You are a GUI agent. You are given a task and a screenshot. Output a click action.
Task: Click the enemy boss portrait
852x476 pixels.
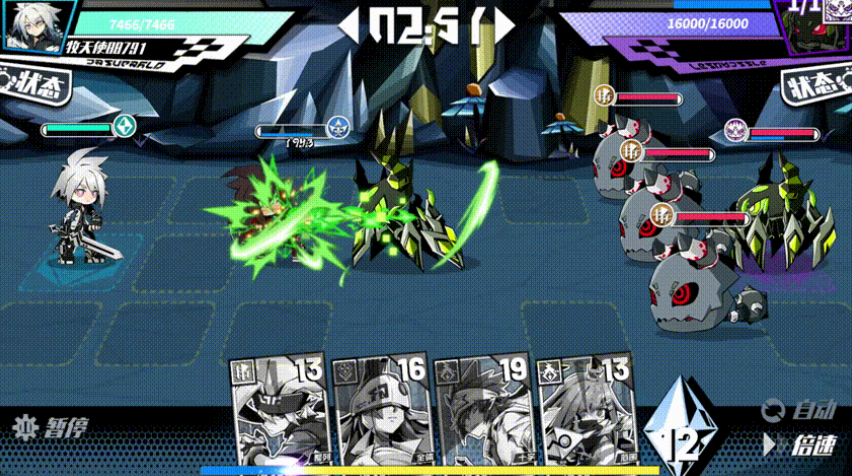(817, 26)
